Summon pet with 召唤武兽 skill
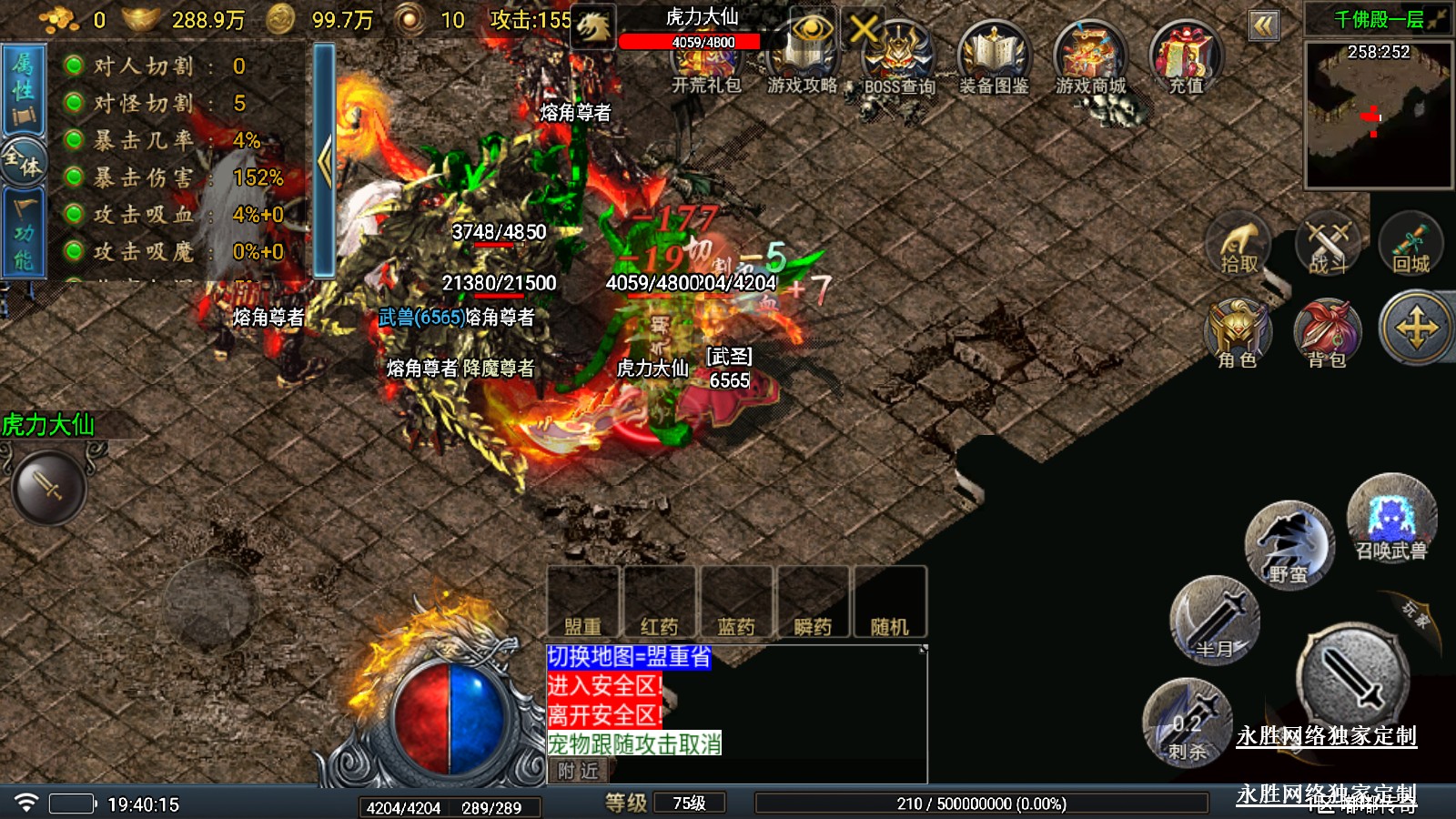 click(1390, 519)
